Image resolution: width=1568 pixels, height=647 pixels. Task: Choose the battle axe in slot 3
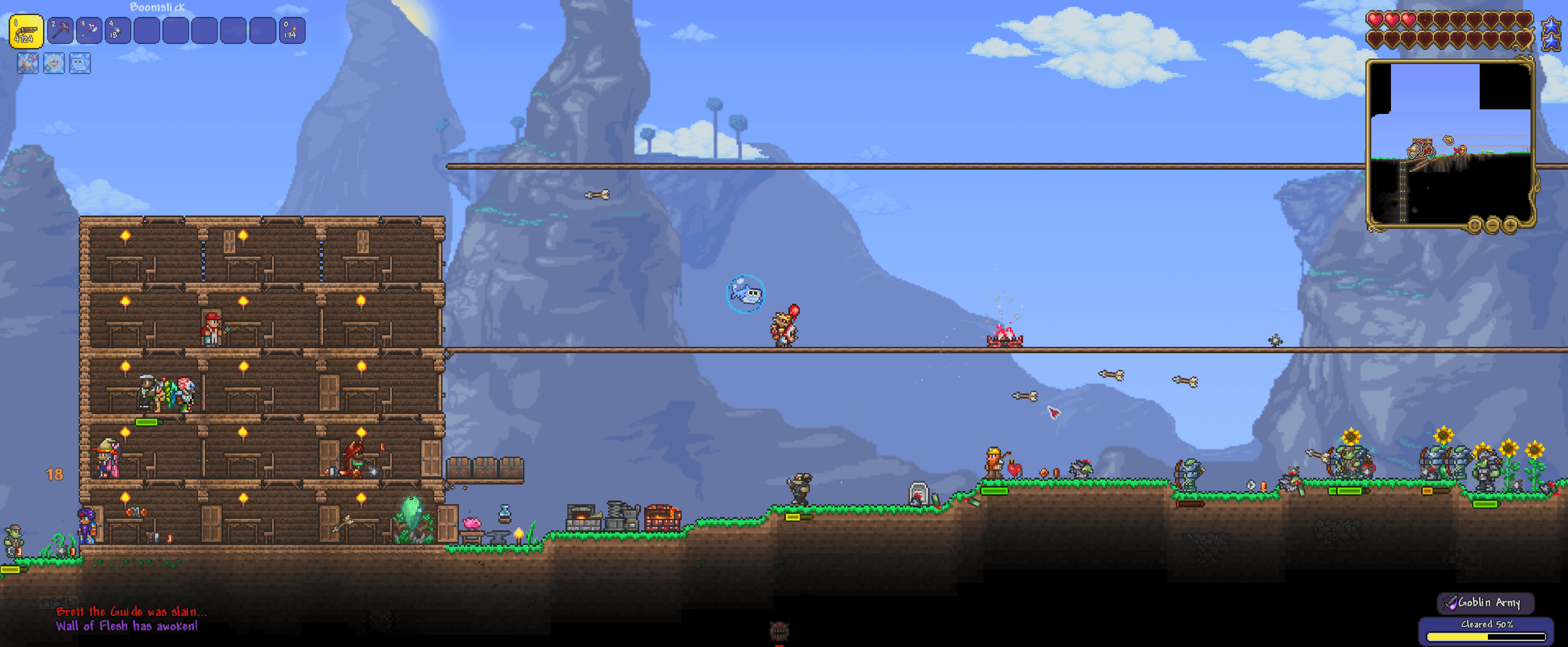(x=89, y=31)
